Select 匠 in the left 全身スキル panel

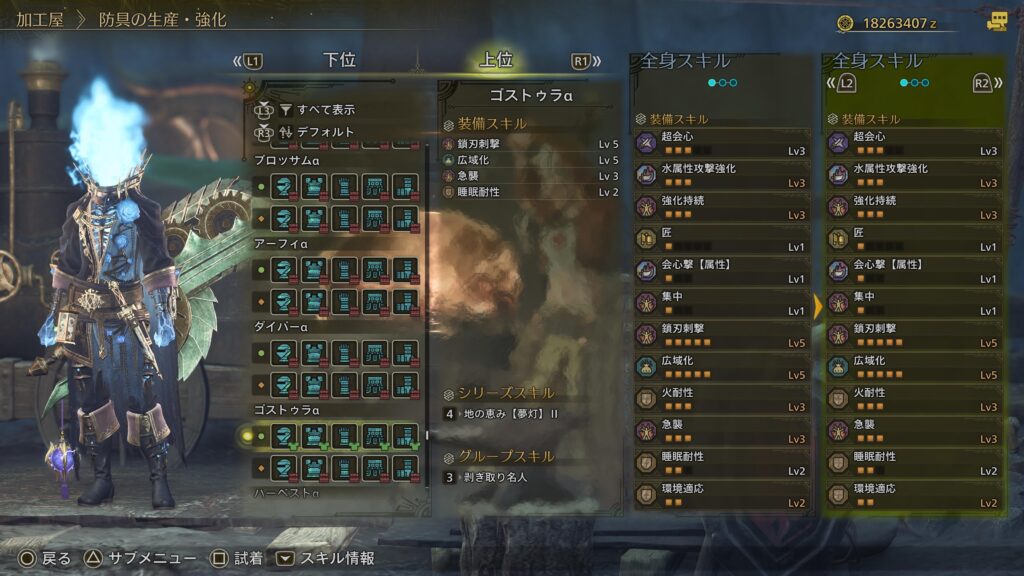click(x=722, y=239)
